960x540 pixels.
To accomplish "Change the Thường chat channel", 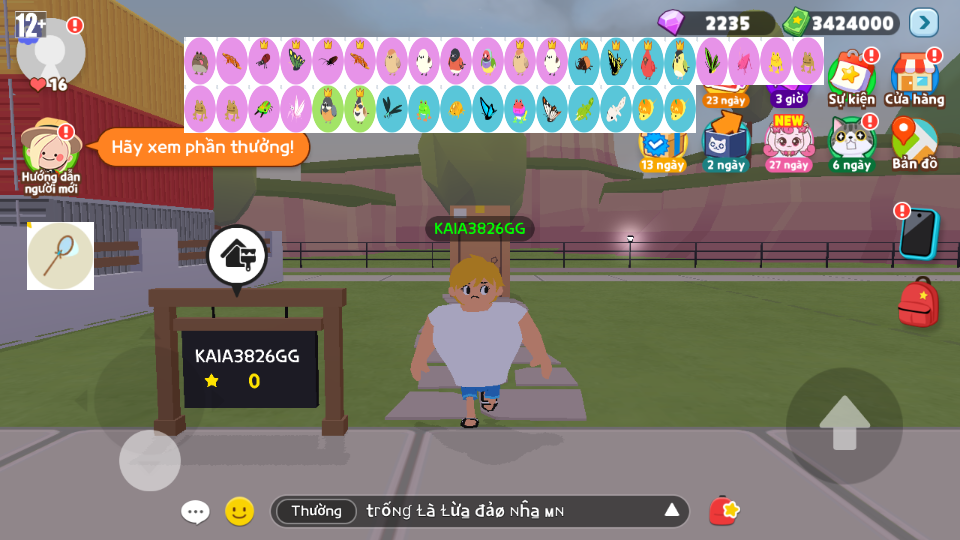I will point(316,511).
